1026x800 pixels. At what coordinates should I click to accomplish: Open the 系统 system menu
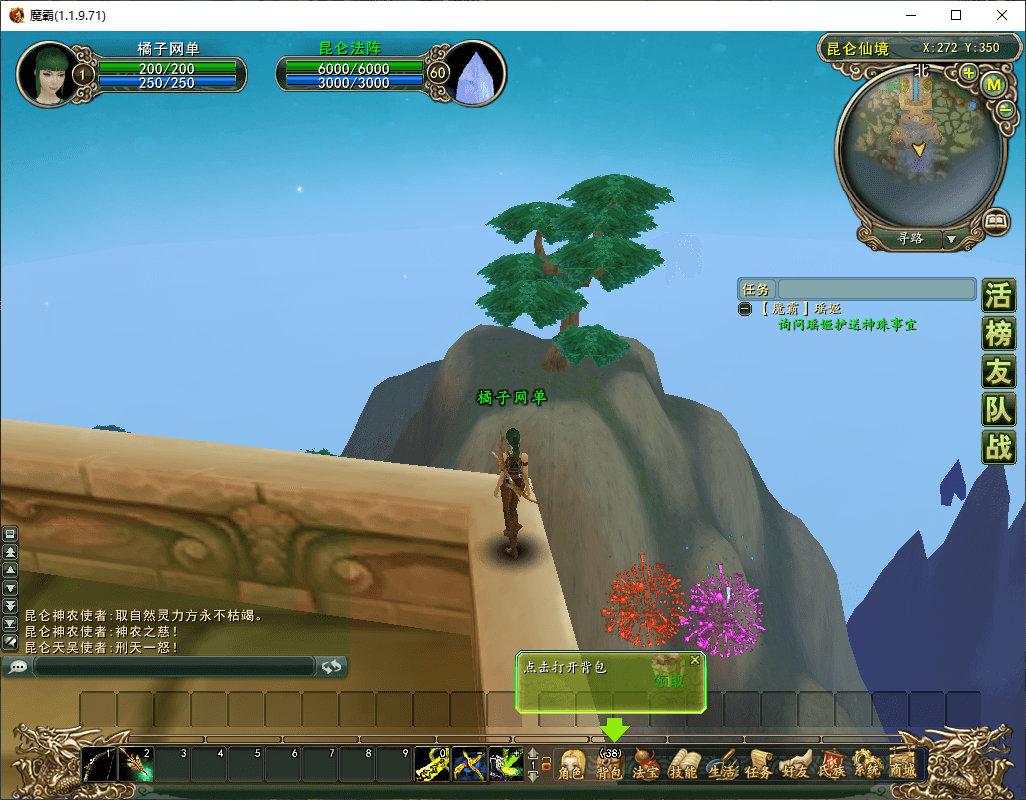click(867, 766)
